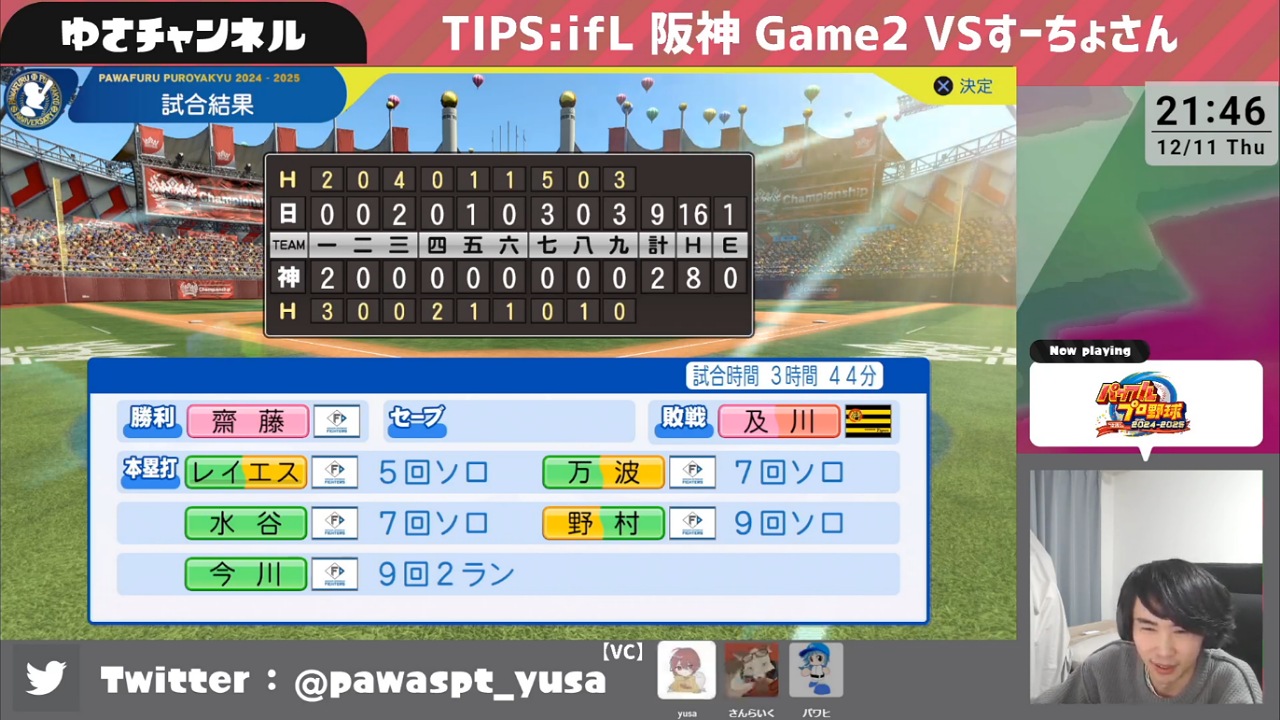This screenshot has height=720, width=1280.
Task: Click the Fighters icon next to 万波's homer
Action: tap(692, 472)
